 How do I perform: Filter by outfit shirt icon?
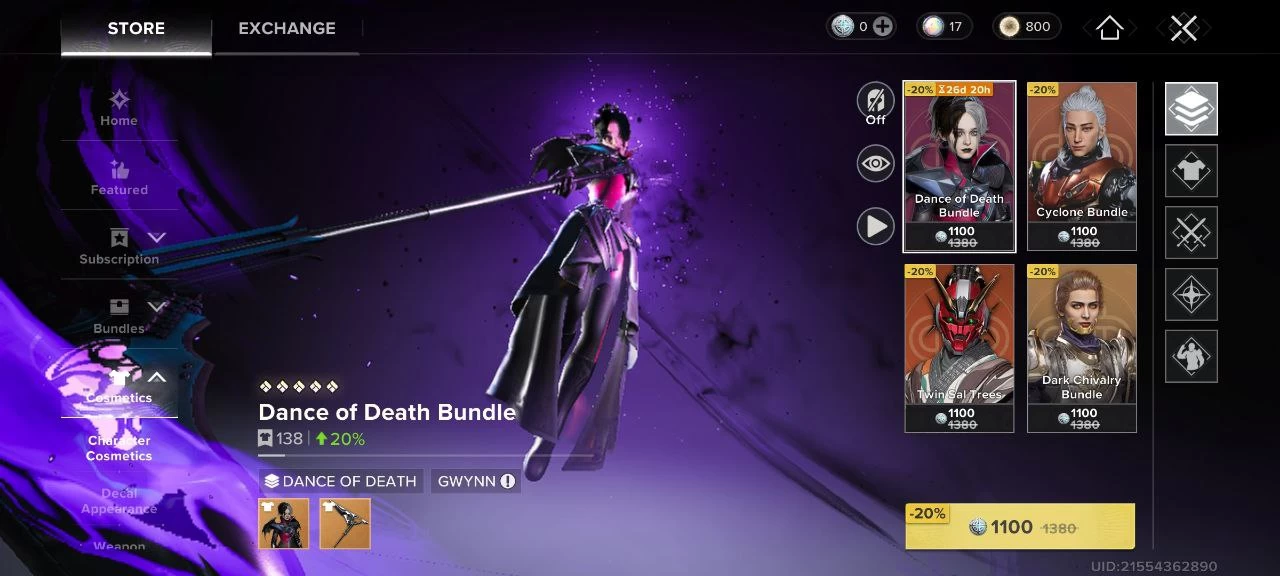point(1191,171)
